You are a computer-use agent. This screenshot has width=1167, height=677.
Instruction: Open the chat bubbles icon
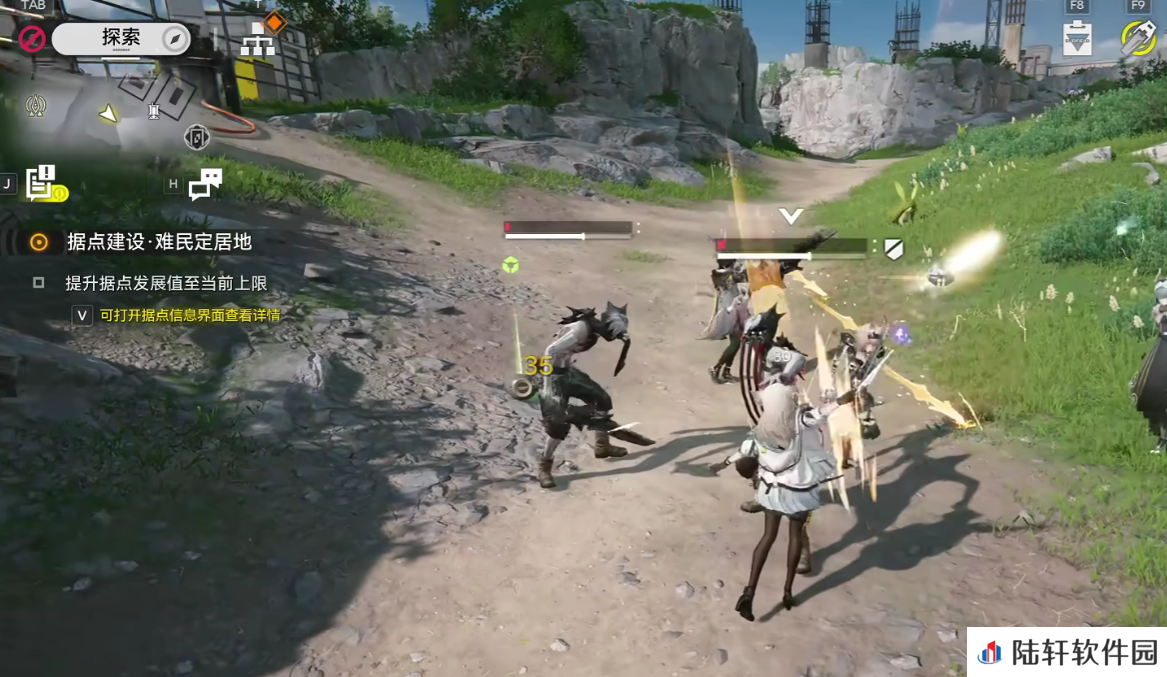(205, 184)
